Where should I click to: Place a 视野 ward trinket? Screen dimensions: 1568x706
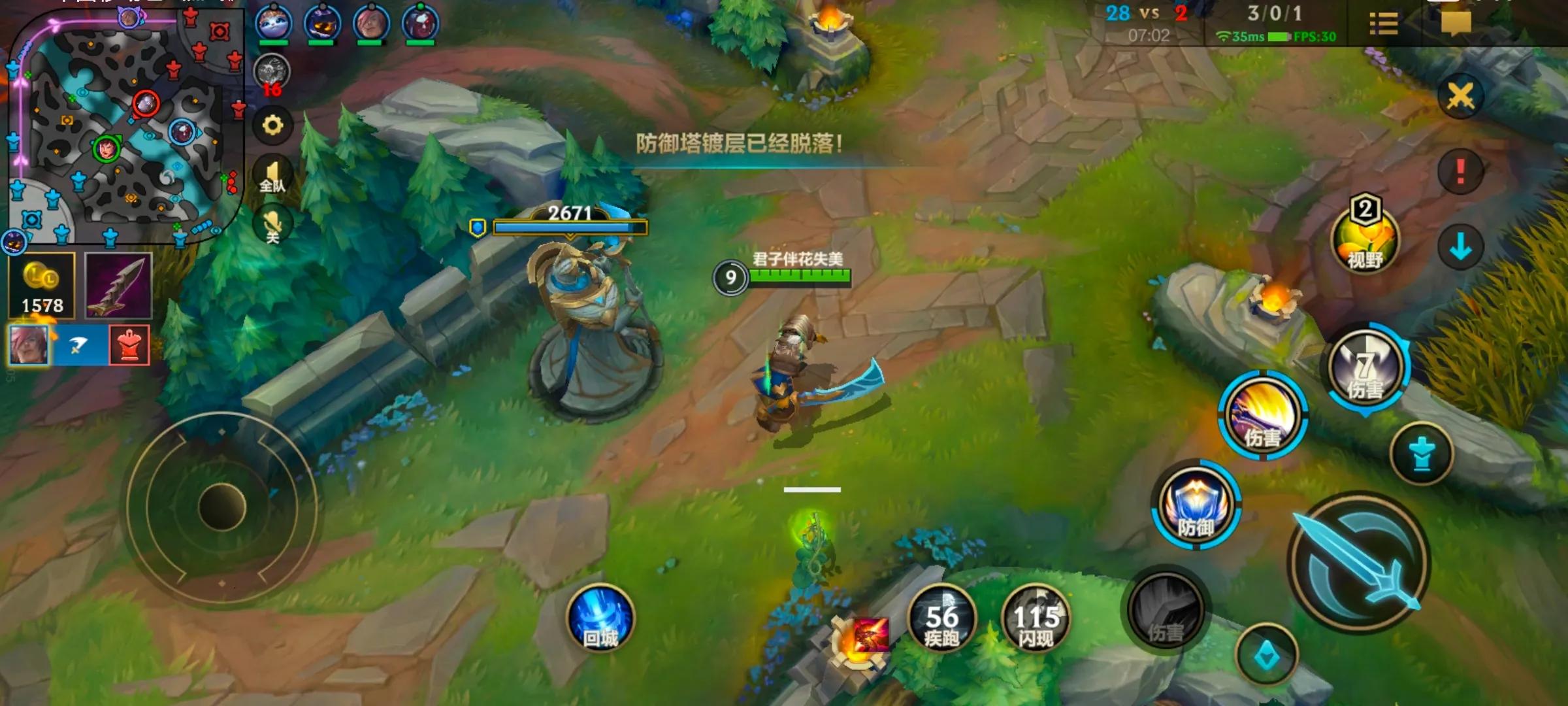(1364, 239)
